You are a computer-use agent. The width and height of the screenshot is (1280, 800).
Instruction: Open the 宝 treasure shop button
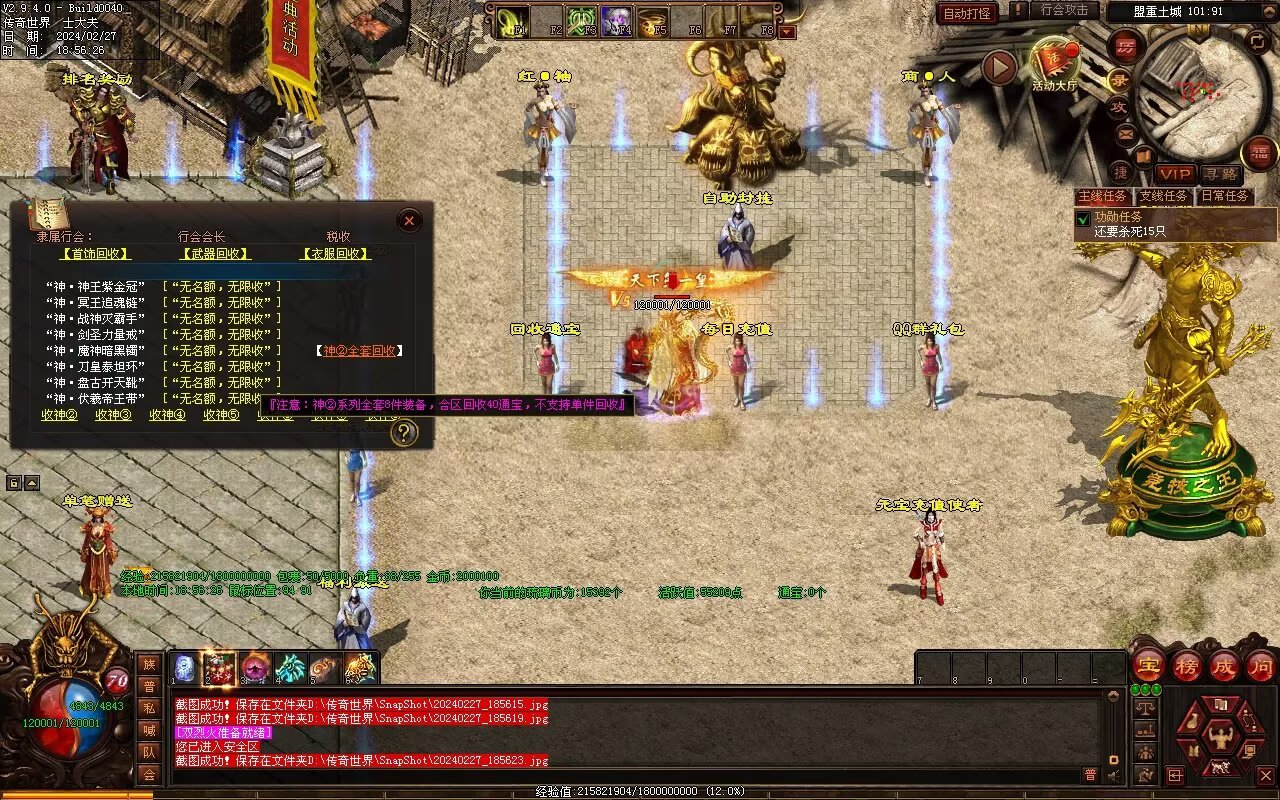click(x=1148, y=665)
